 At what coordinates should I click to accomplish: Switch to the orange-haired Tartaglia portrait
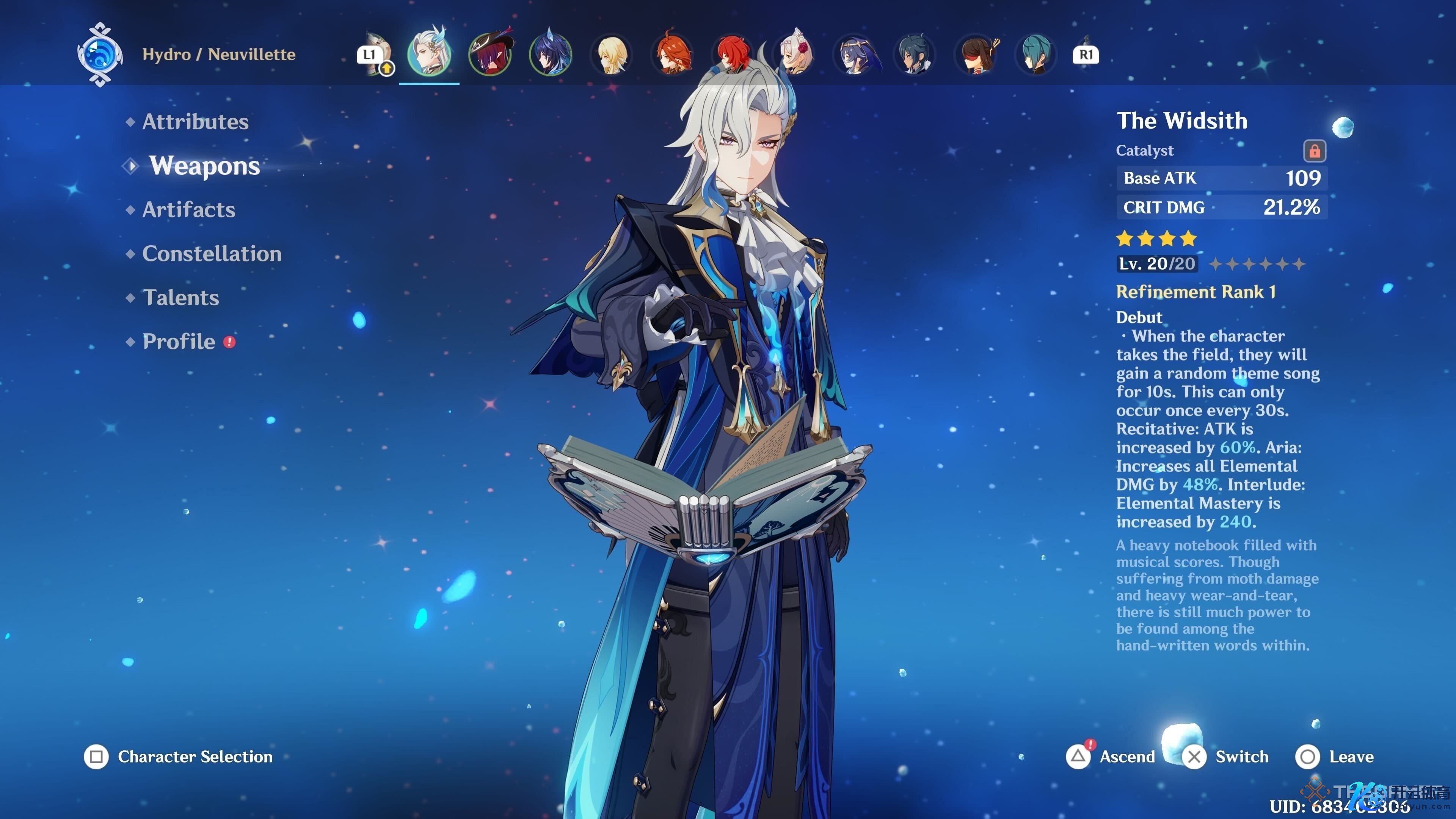click(673, 55)
